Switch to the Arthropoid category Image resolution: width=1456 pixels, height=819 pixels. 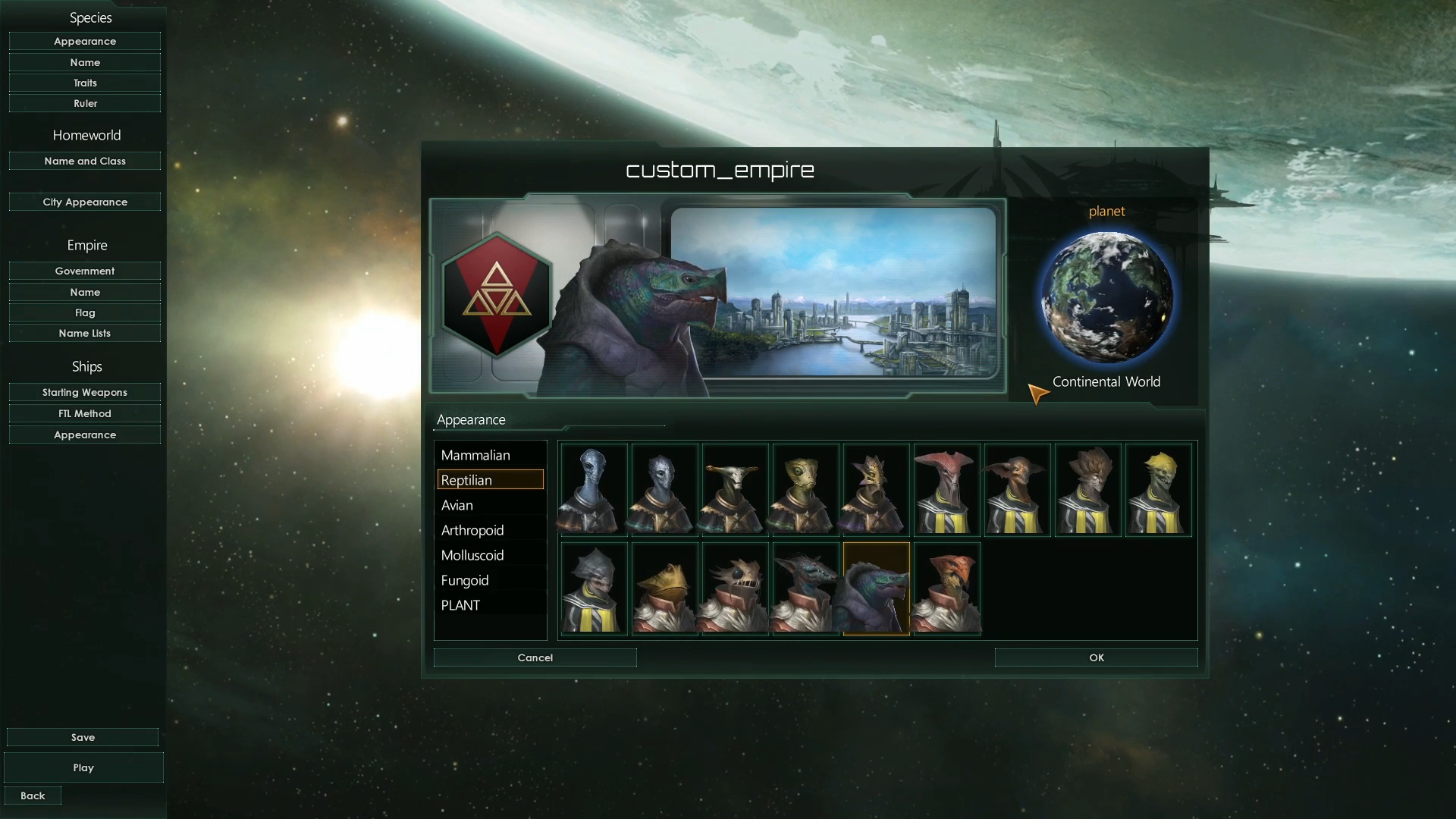pyautogui.click(x=472, y=530)
